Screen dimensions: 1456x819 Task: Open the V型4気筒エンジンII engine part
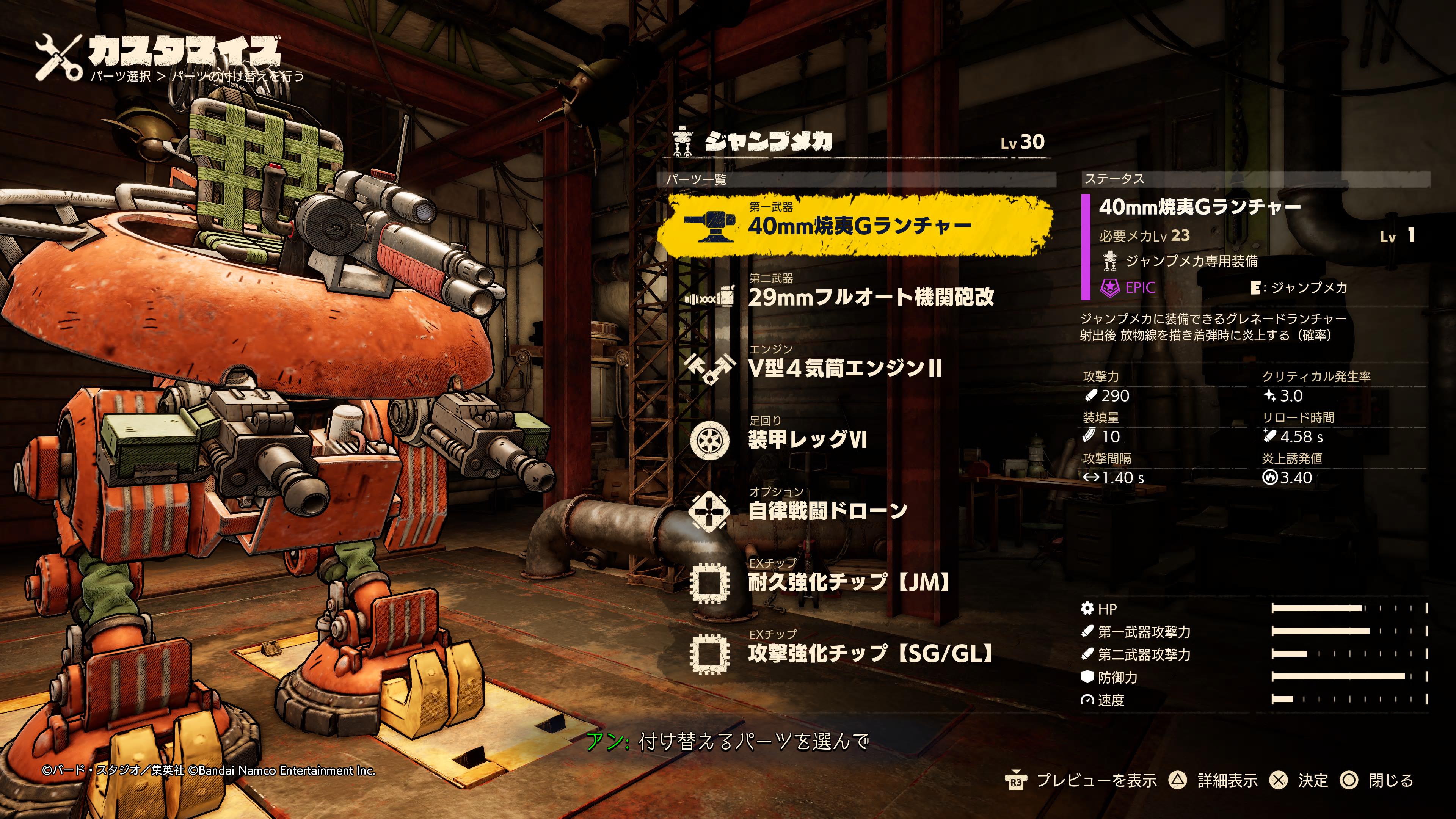[844, 368]
